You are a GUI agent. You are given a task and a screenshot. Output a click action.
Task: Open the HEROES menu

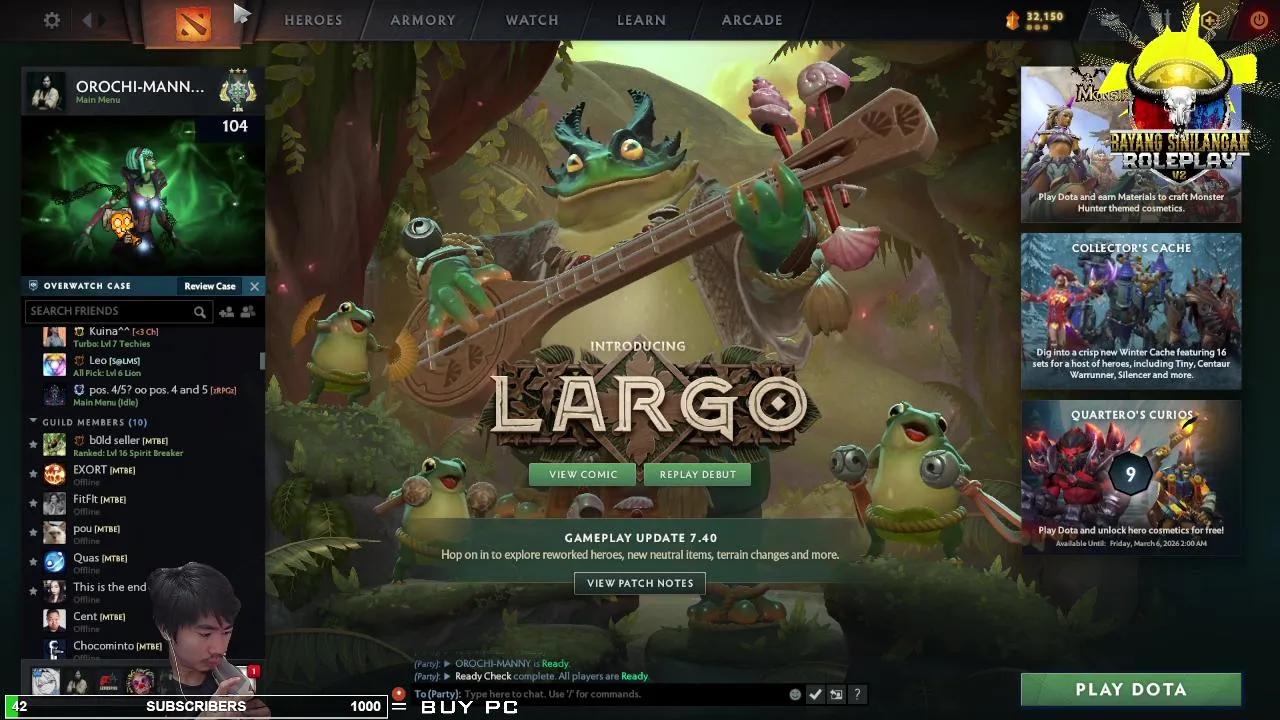click(x=313, y=20)
